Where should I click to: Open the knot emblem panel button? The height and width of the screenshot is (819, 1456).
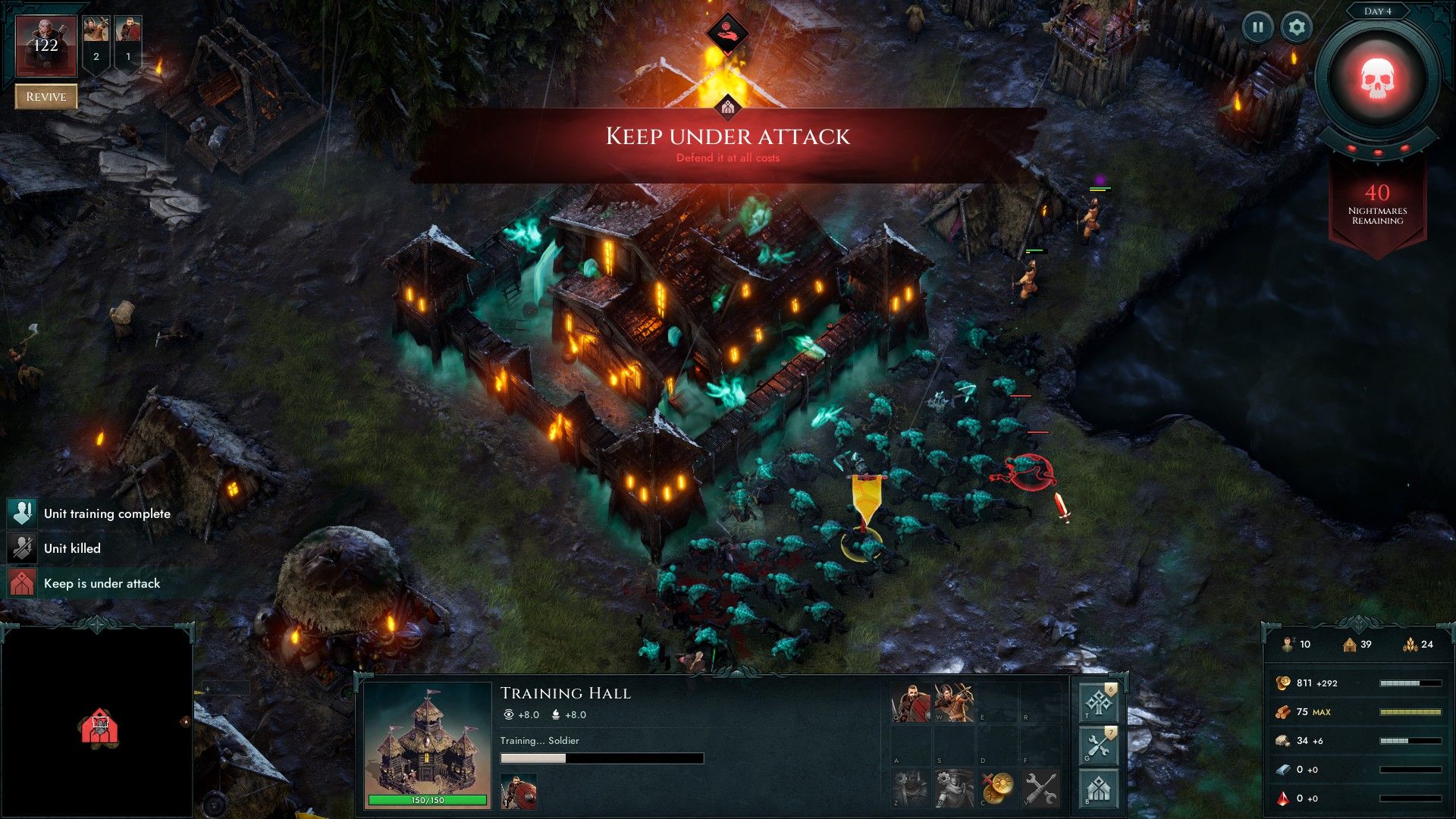pyautogui.click(x=1098, y=703)
